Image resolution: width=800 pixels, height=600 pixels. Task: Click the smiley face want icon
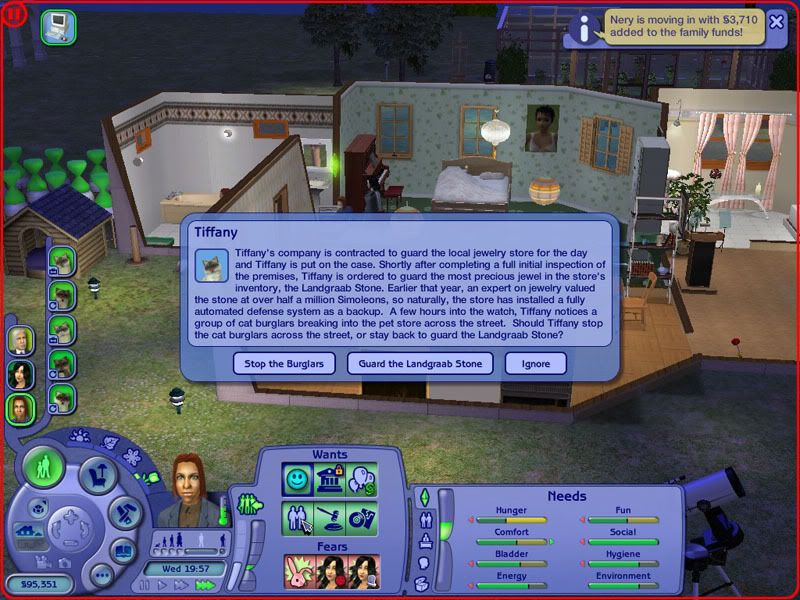coord(298,478)
